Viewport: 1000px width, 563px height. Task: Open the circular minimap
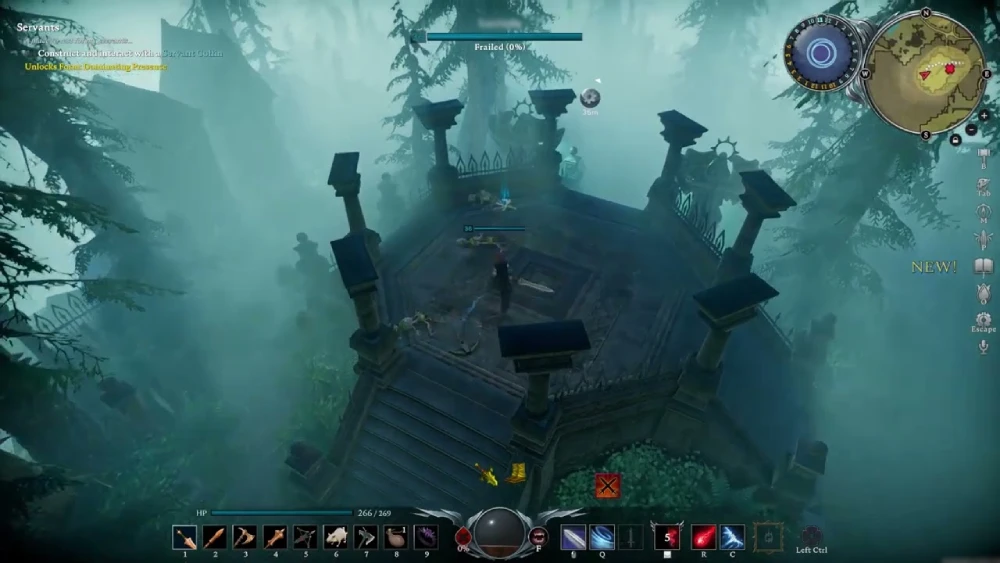point(924,72)
